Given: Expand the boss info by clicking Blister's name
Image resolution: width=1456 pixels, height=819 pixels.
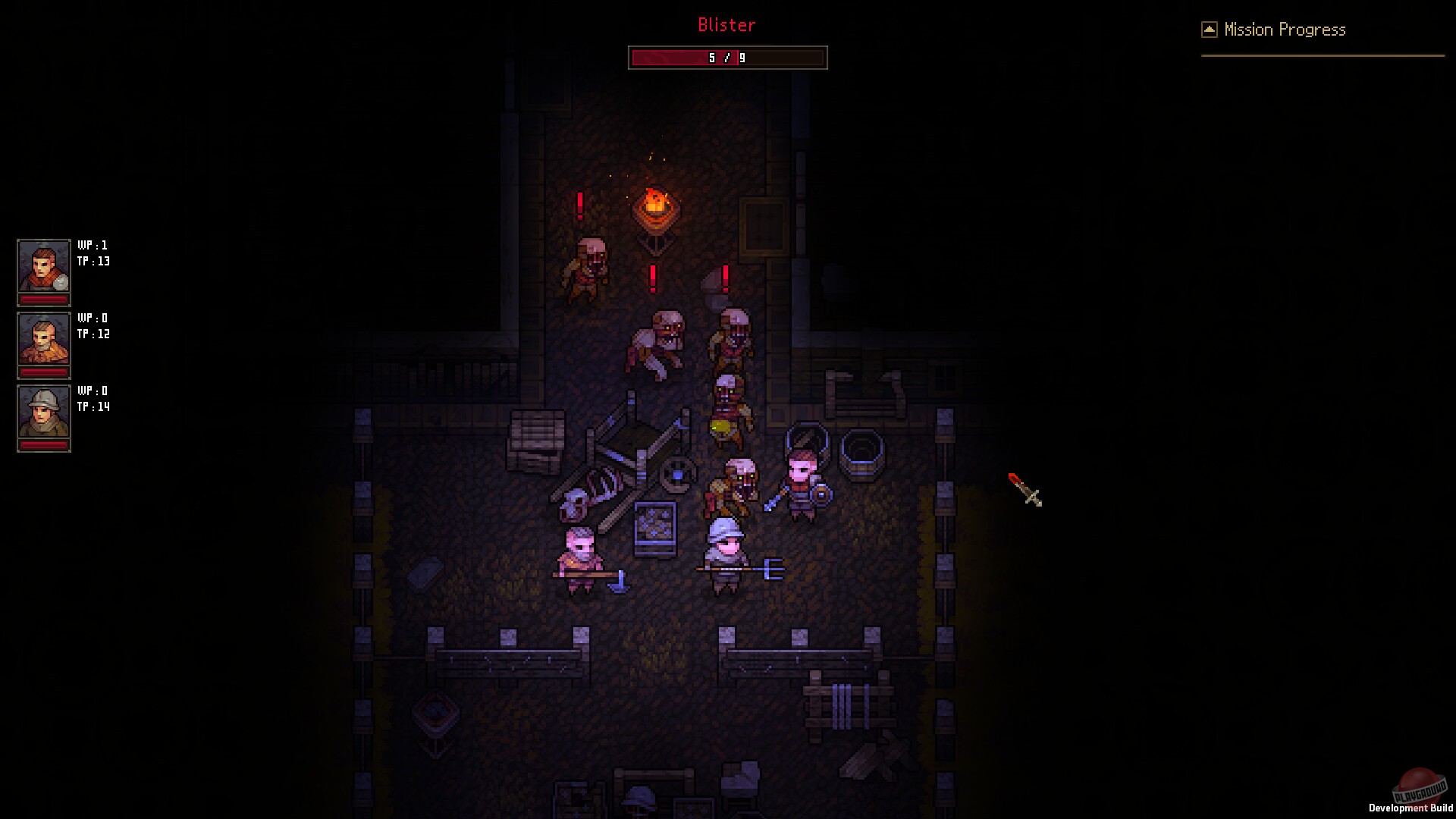Looking at the screenshot, I should point(726,25).
